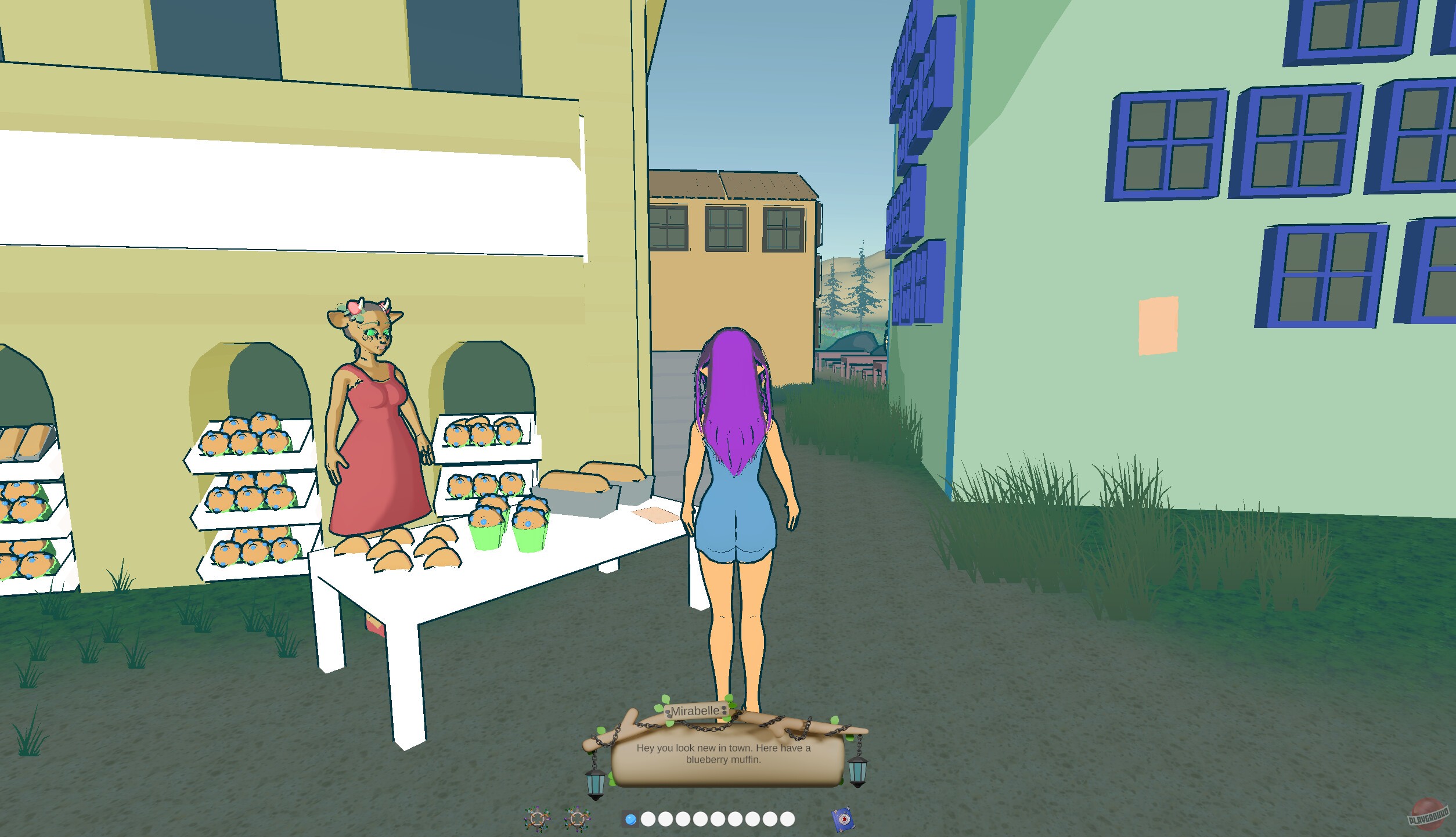Select the first flower wreath icon
The image size is (1456, 837).
(x=538, y=819)
